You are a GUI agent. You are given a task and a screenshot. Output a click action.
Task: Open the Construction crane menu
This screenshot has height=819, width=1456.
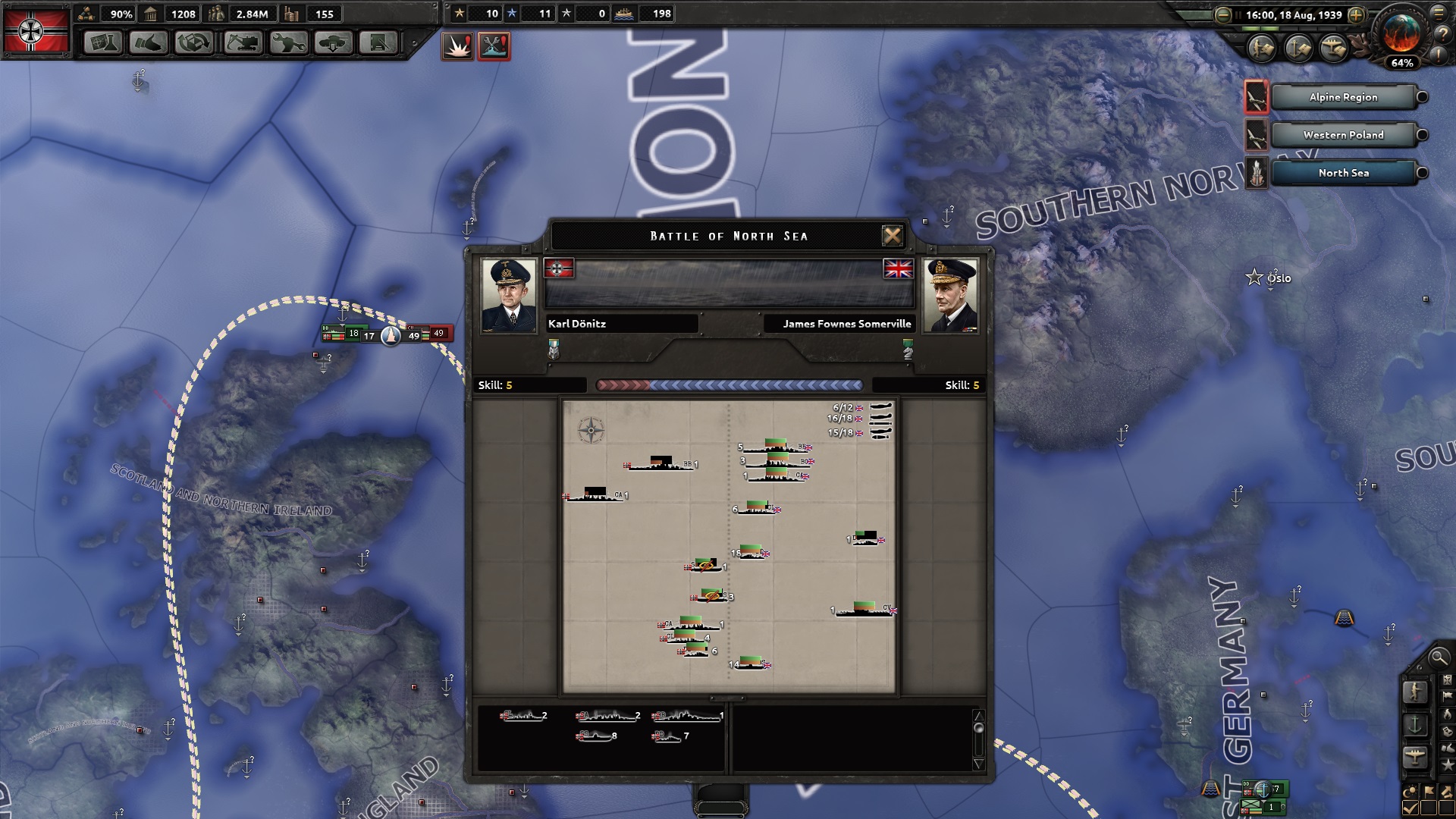(242, 43)
